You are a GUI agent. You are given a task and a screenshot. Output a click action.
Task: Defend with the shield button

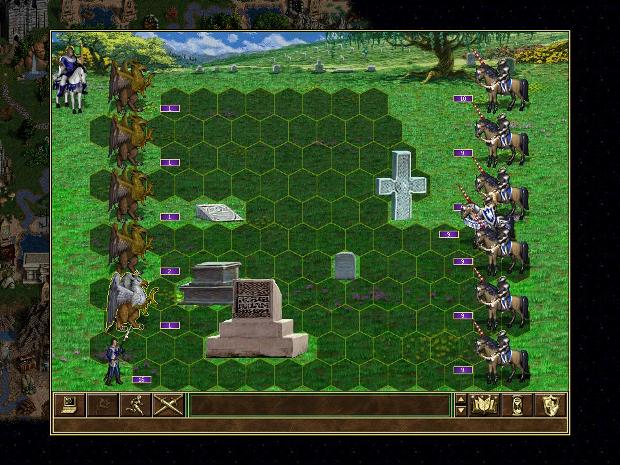tap(551, 405)
